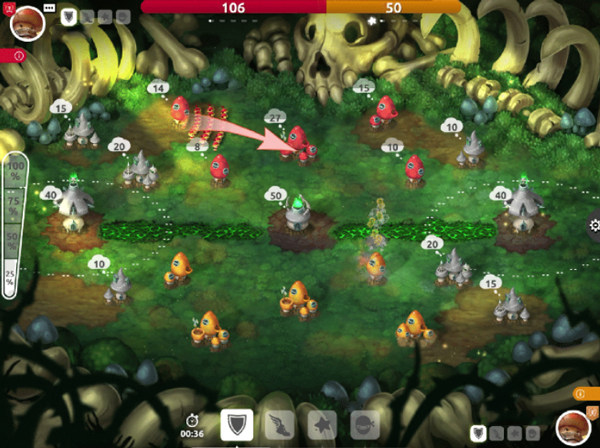Click the red player's hero portrait

click(25, 24)
